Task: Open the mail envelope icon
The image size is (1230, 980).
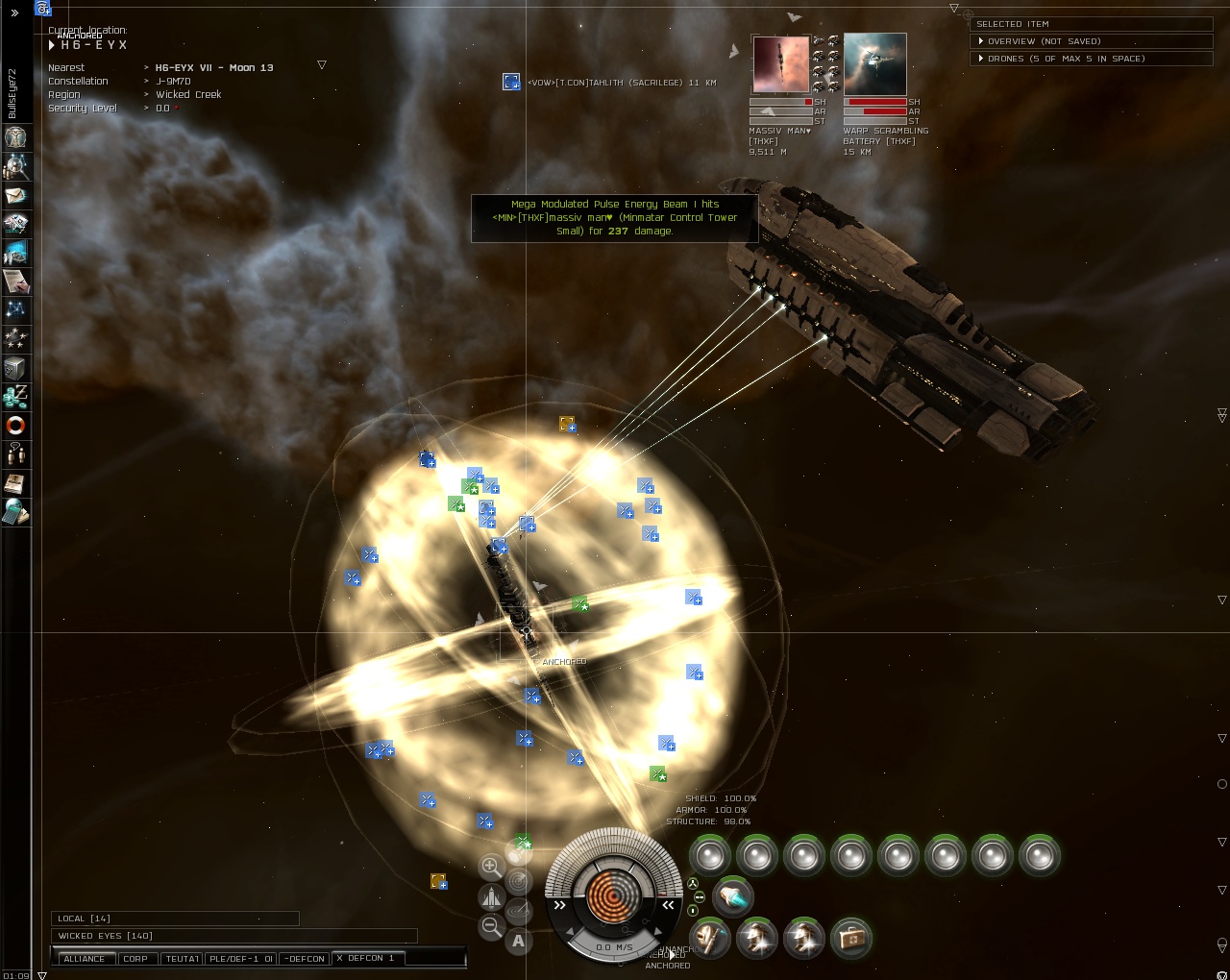Action: (x=15, y=195)
